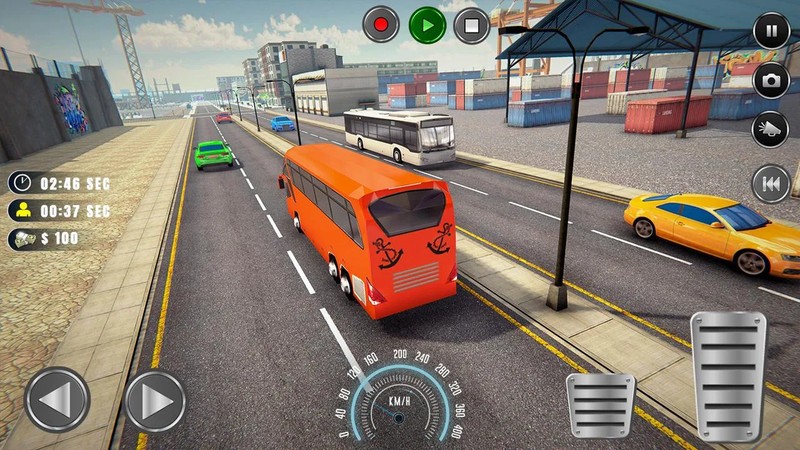This screenshot has width=800, height=450.
Task: Step on the accelerator pedal
Action: pyautogui.click(x=729, y=375)
